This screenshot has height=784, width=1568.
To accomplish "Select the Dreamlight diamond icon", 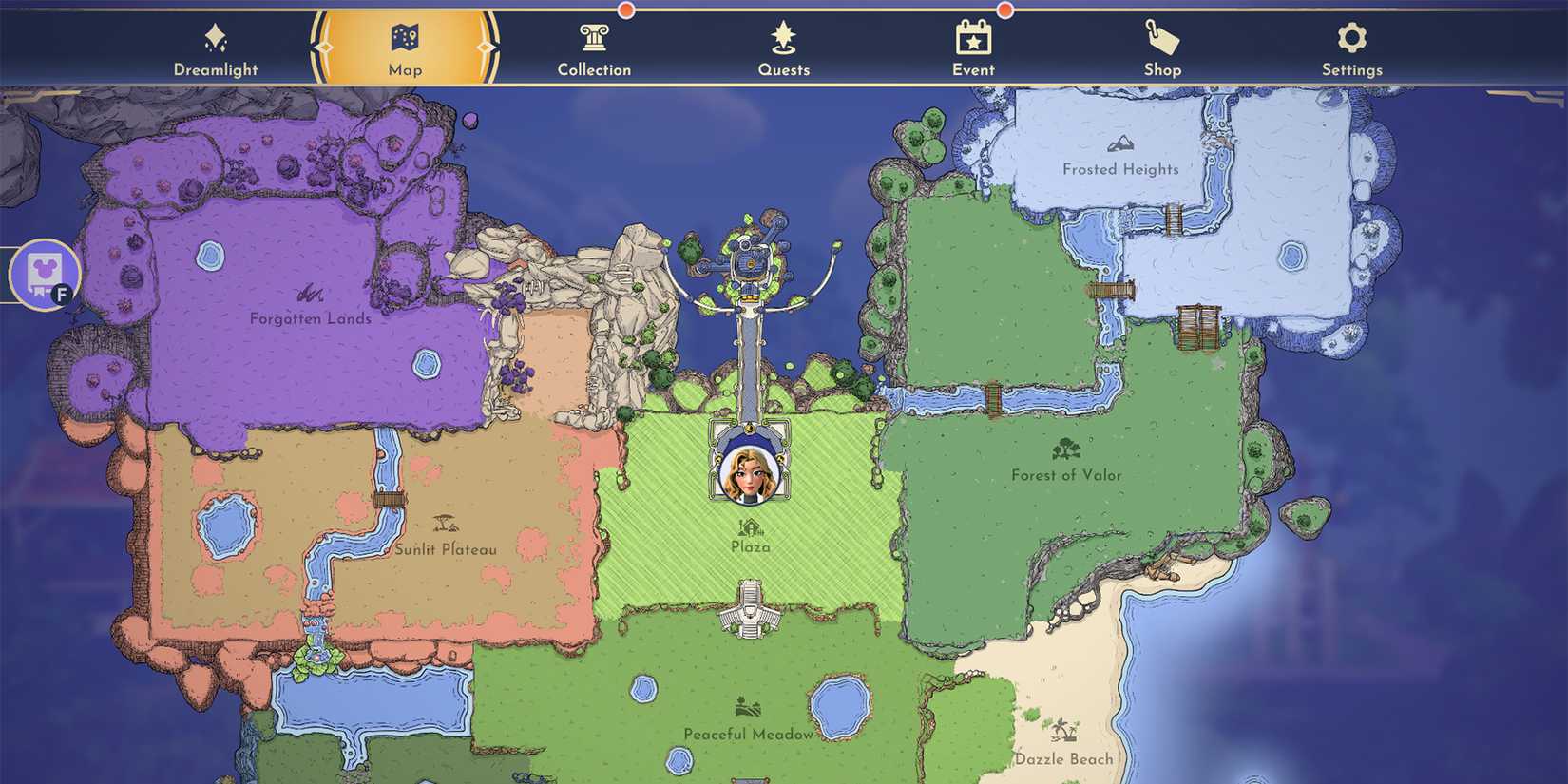I will 217,40.
